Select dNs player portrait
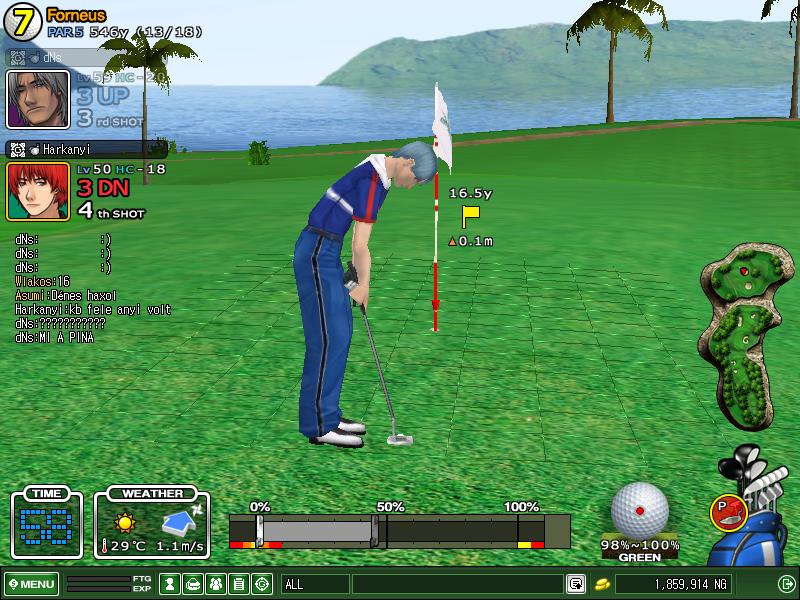 click(38, 98)
